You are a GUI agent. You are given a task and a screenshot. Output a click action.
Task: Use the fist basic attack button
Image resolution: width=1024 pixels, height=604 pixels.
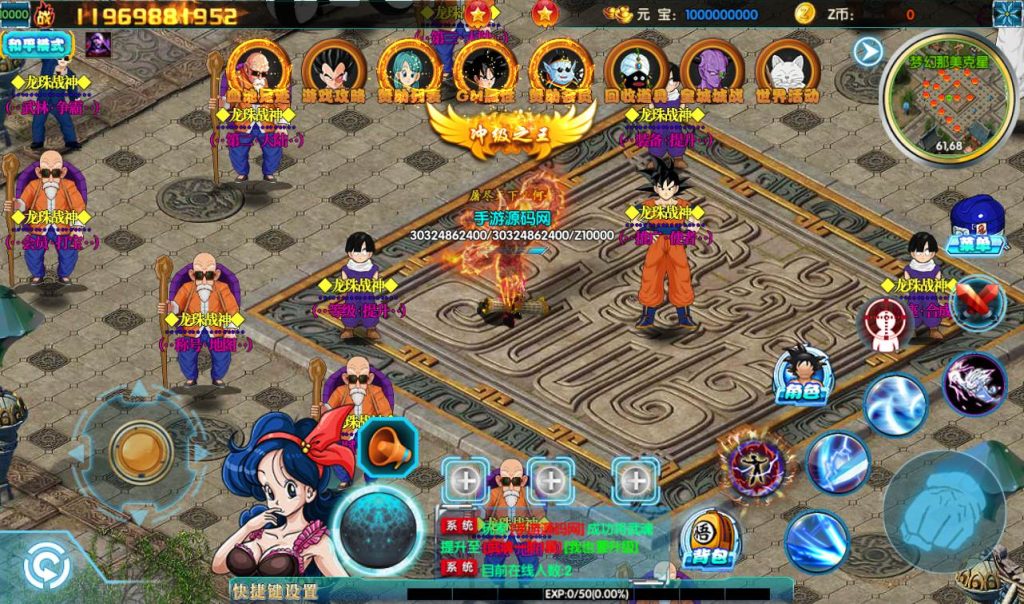[943, 509]
